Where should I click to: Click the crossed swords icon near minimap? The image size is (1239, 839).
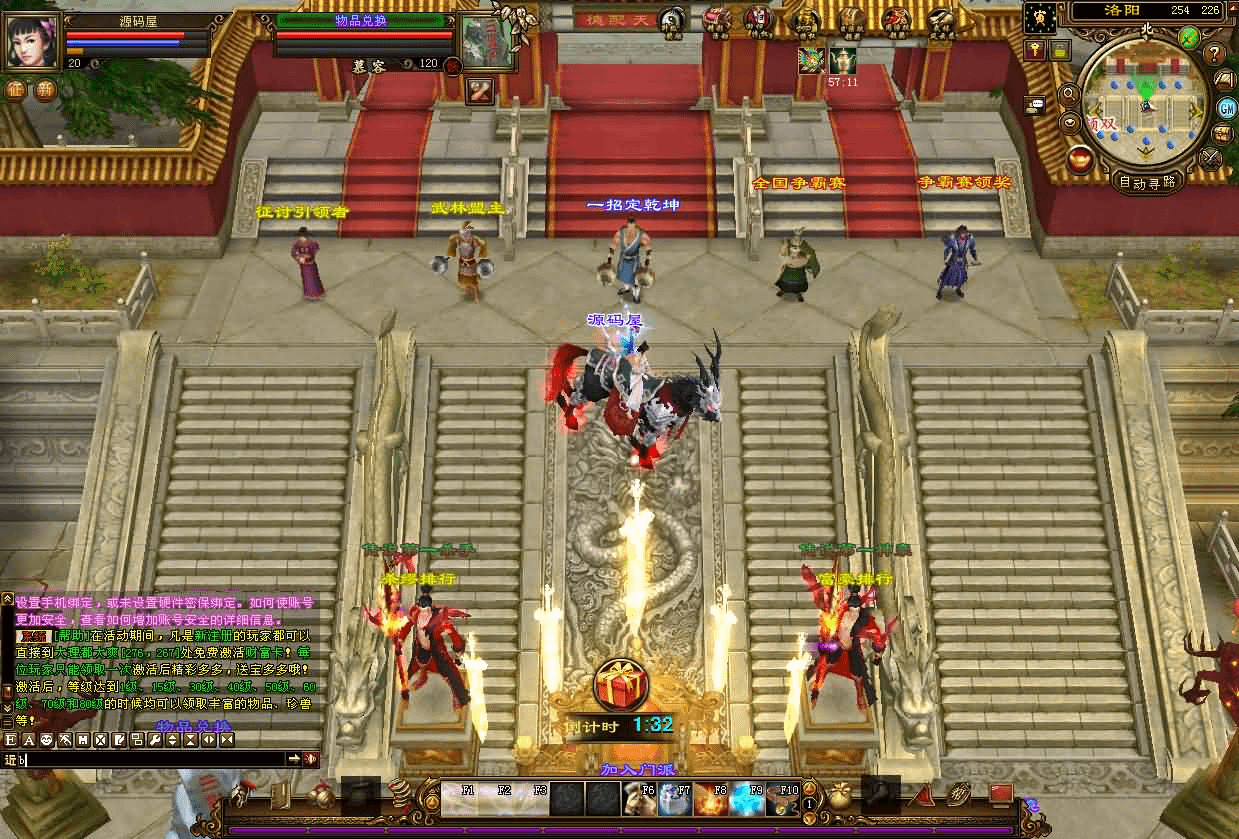[x=1211, y=158]
